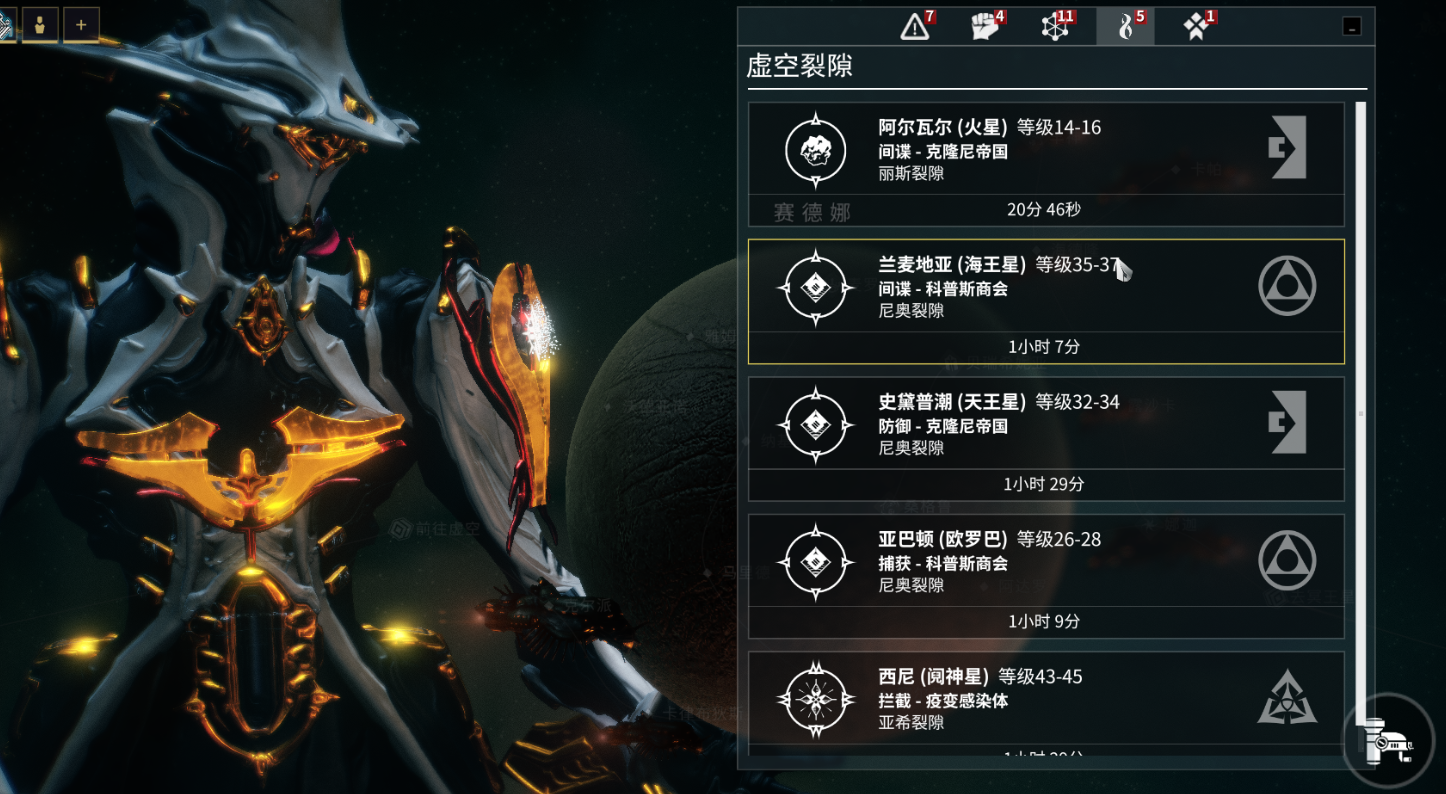Select the hexagon network icon tab
1446x794 pixels.
(1056, 27)
